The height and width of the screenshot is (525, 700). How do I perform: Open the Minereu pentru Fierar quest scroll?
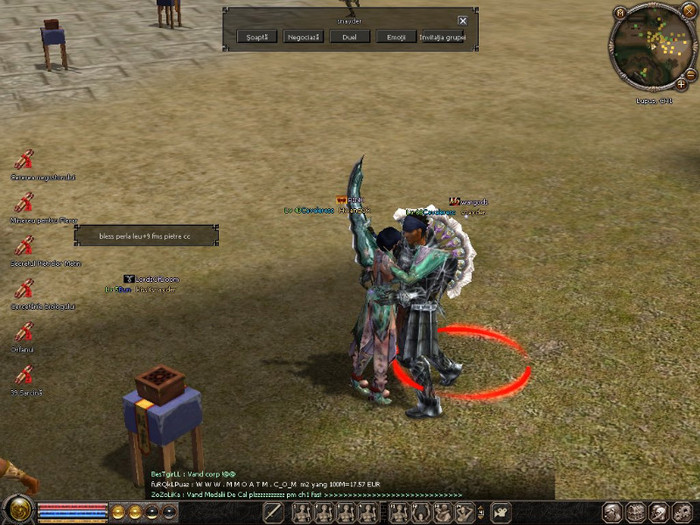coord(25,202)
